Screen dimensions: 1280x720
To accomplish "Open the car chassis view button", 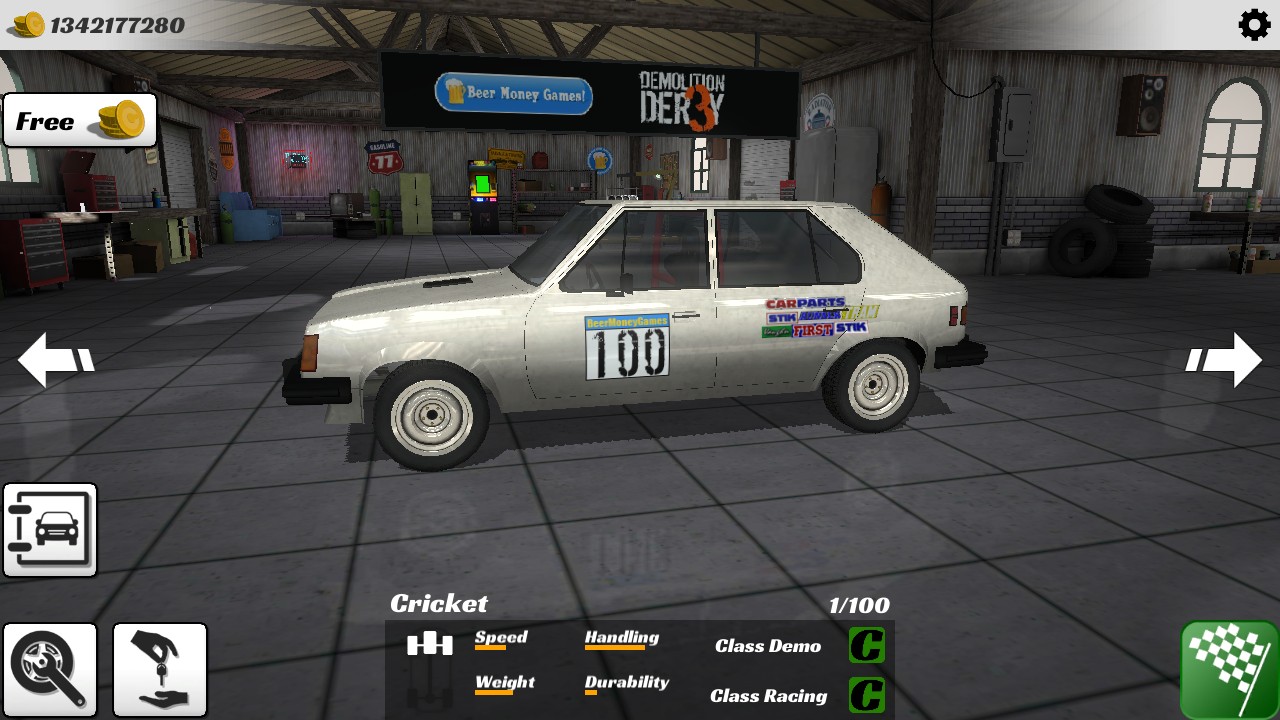I will (50, 530).
